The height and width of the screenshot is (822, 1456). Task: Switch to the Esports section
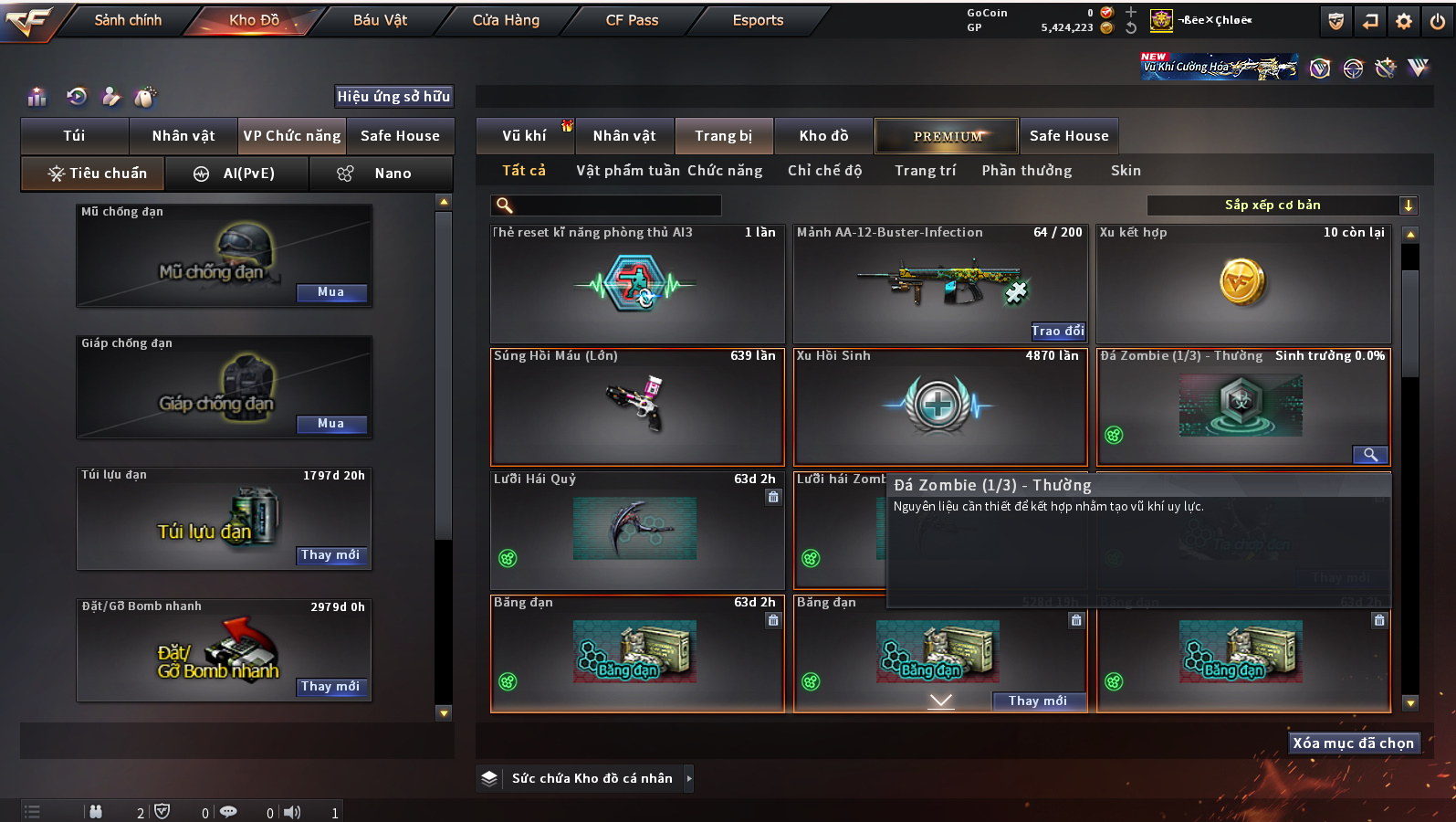pos(758,20)
